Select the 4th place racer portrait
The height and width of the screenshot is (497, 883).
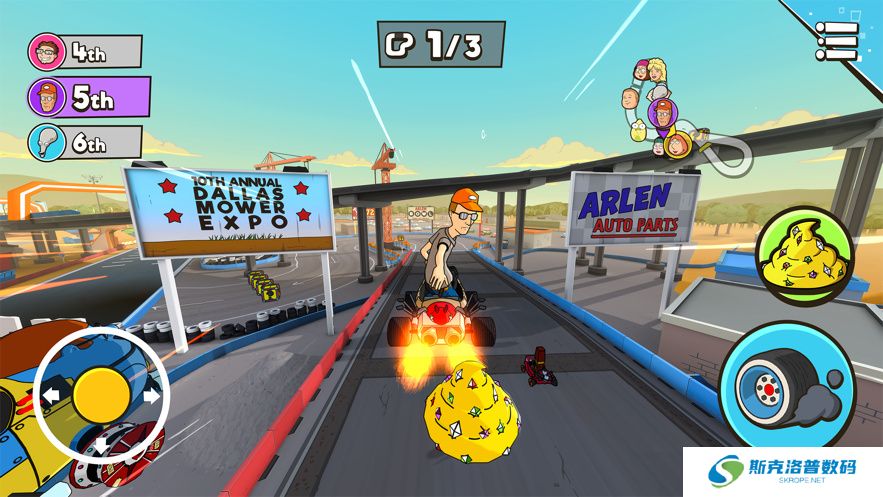coord(45,52)
